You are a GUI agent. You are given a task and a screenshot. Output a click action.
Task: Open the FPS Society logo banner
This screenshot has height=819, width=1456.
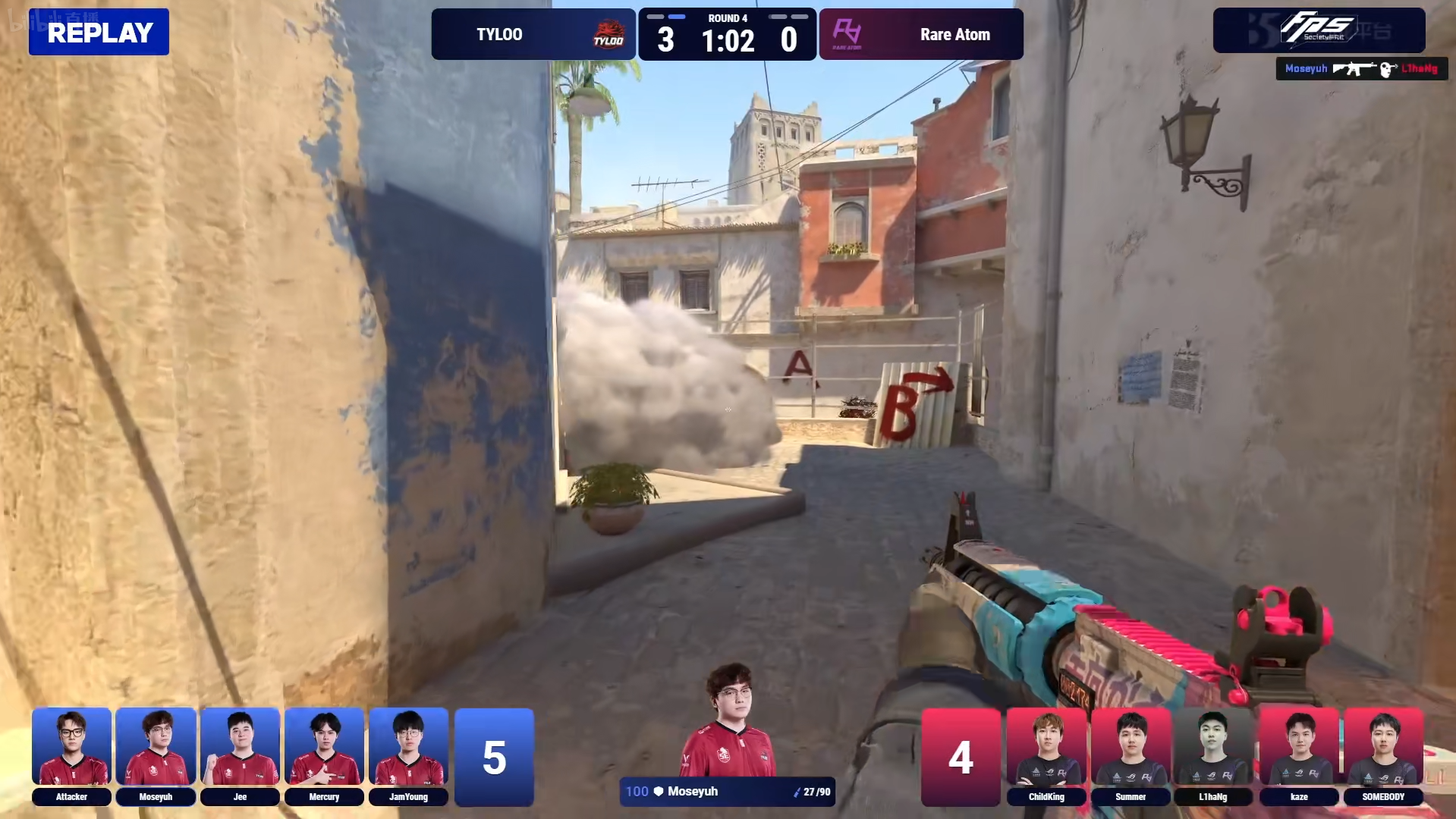click(x=1319, y=30)
